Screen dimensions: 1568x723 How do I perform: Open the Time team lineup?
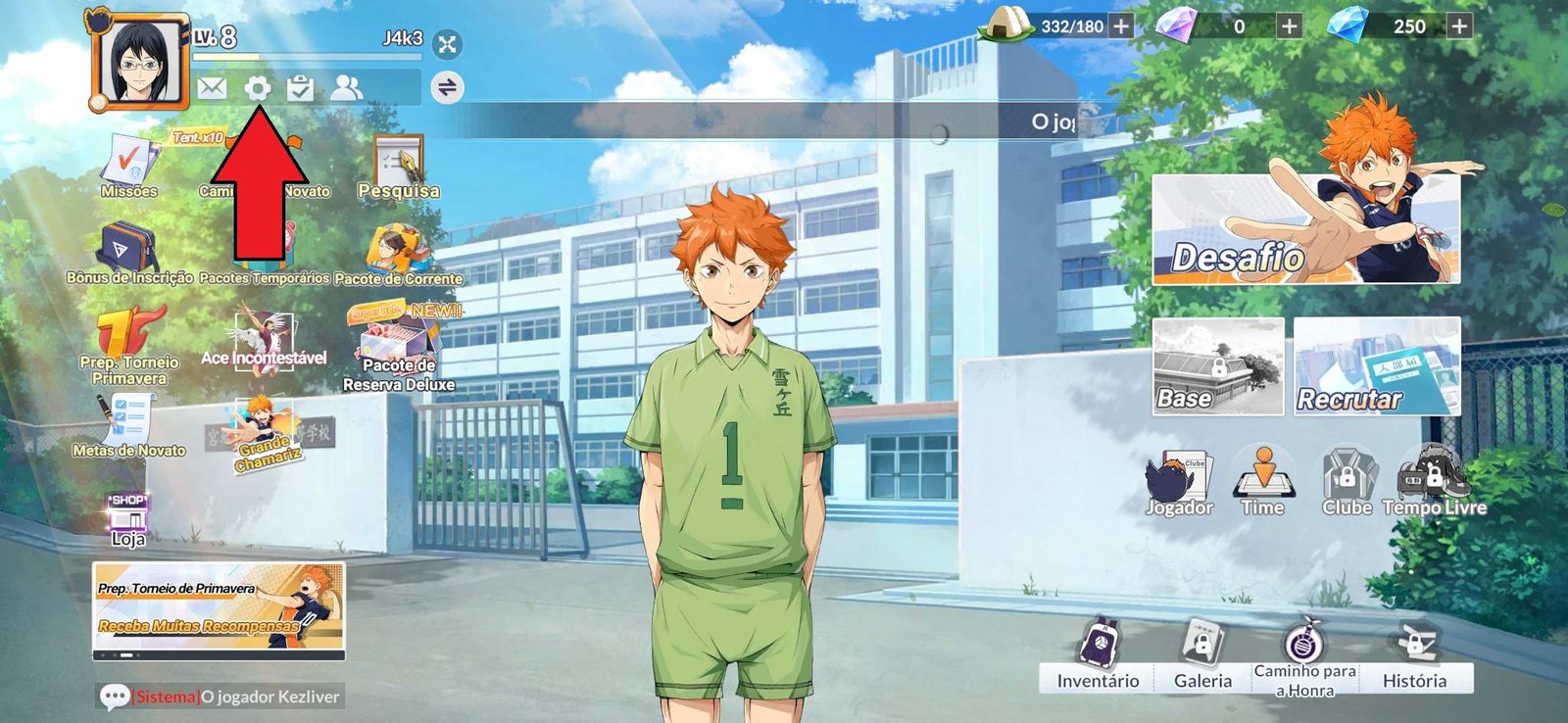click(1262, 482)
